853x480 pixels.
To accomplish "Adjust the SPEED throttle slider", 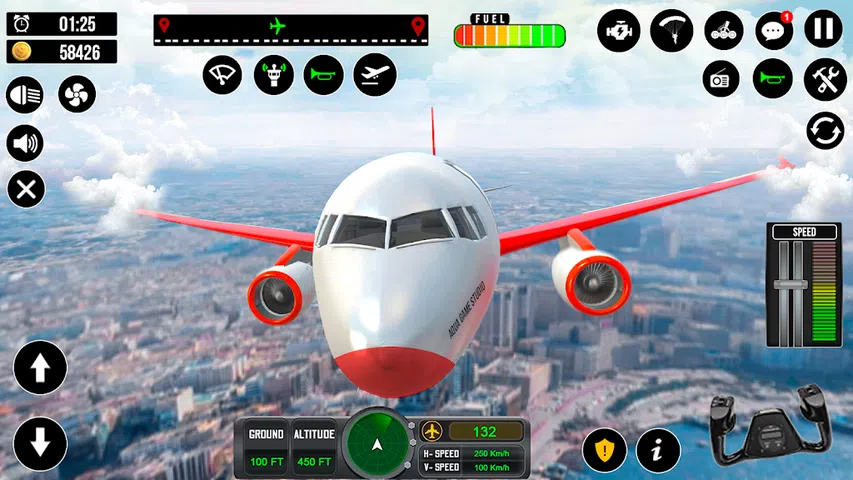I will coord(790,285).
